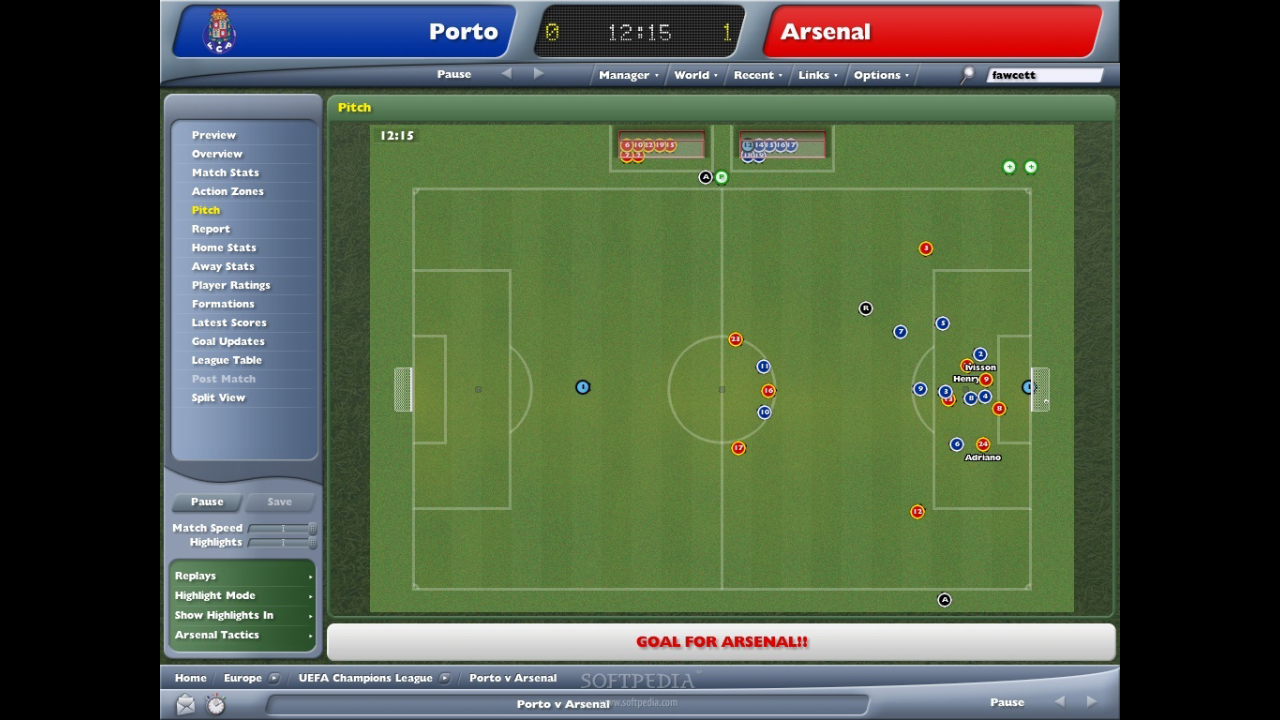Show the Action Zones screen

(227, 191)
